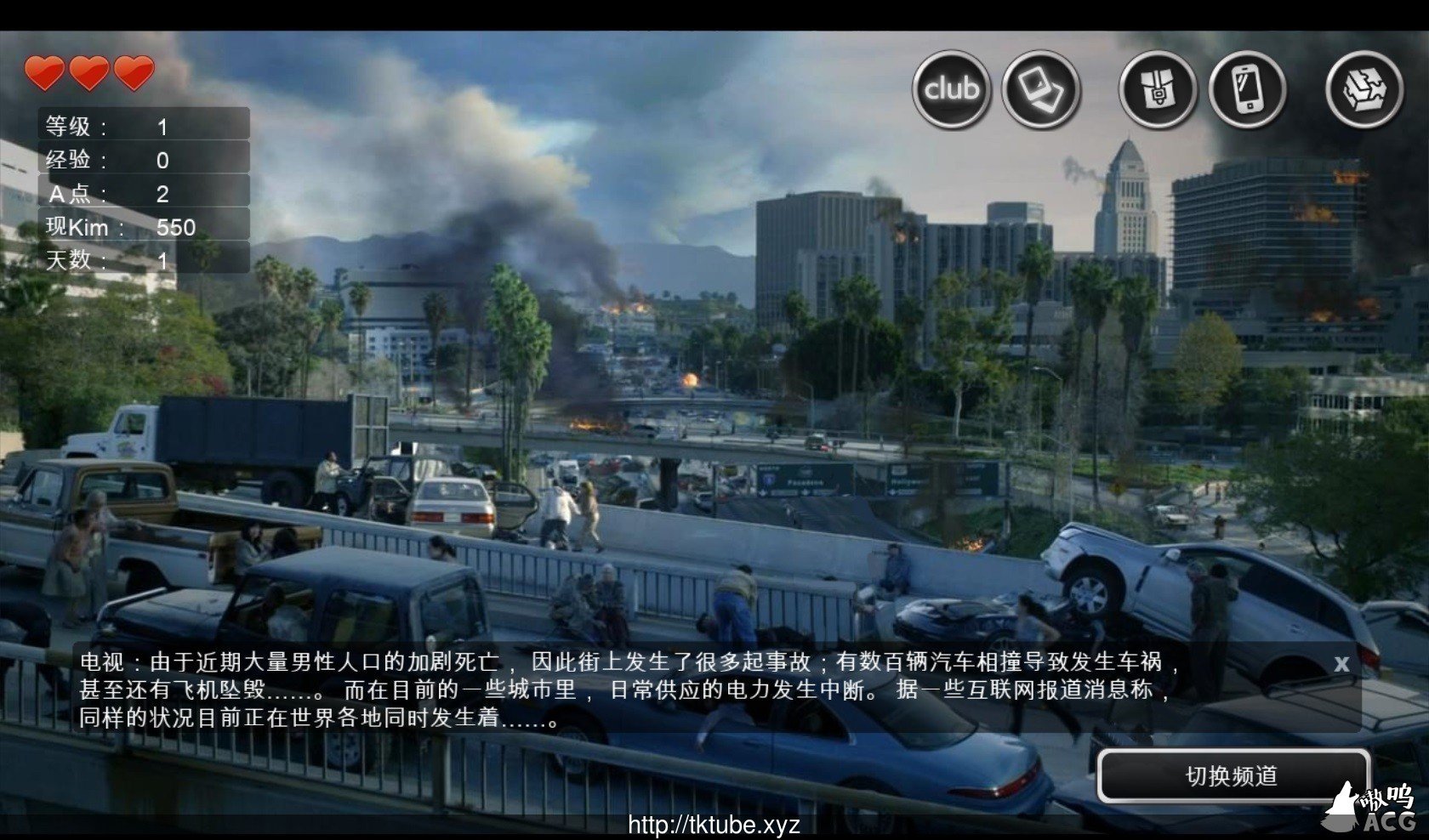Open the http://tktube.xyz link
Screen dimensions: 1429x840
[x=714, y=823]
